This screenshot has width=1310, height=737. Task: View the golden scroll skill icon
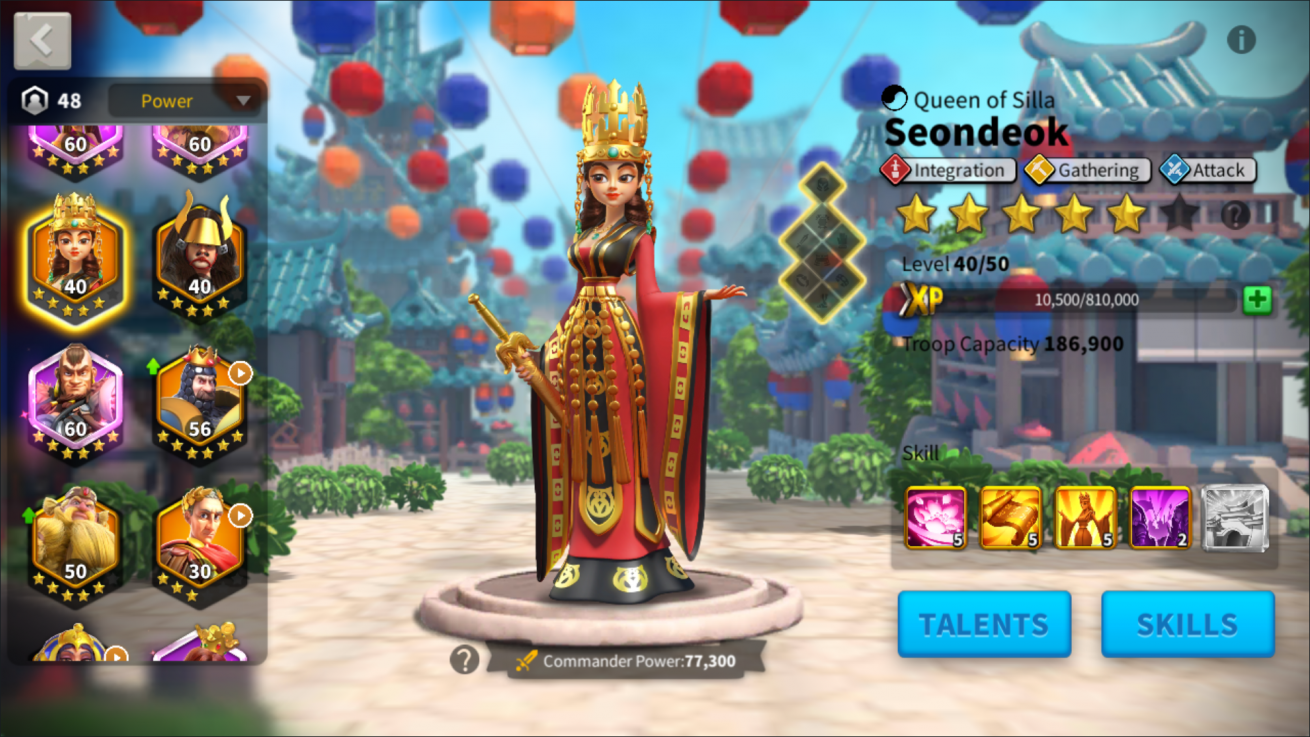1011,518
